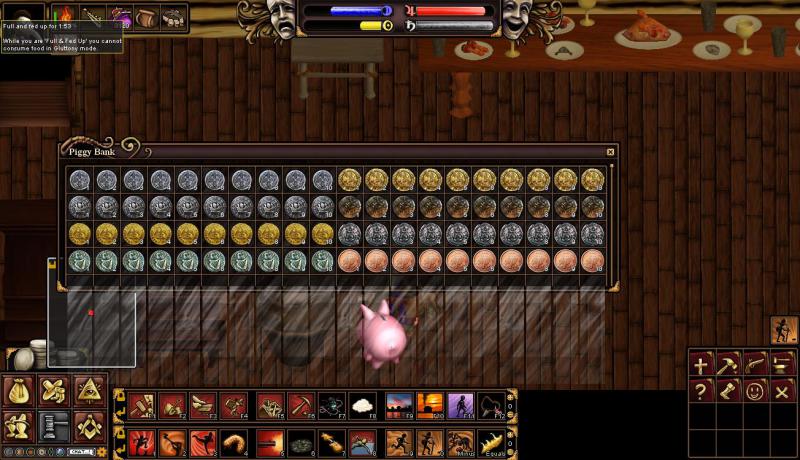
Task: Select the walking traveler icon
Action: click(784, 330)
